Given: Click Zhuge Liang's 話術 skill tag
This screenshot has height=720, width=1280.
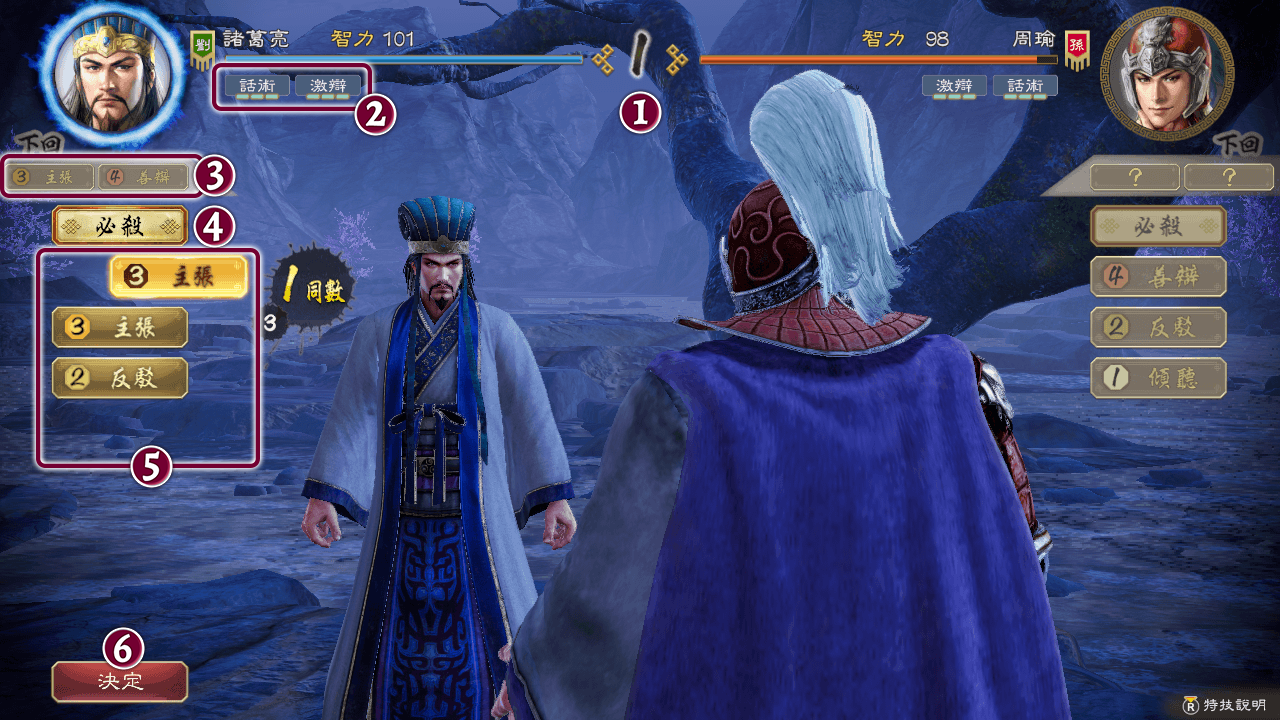Looking at the screenshot, I should [257, 86].
